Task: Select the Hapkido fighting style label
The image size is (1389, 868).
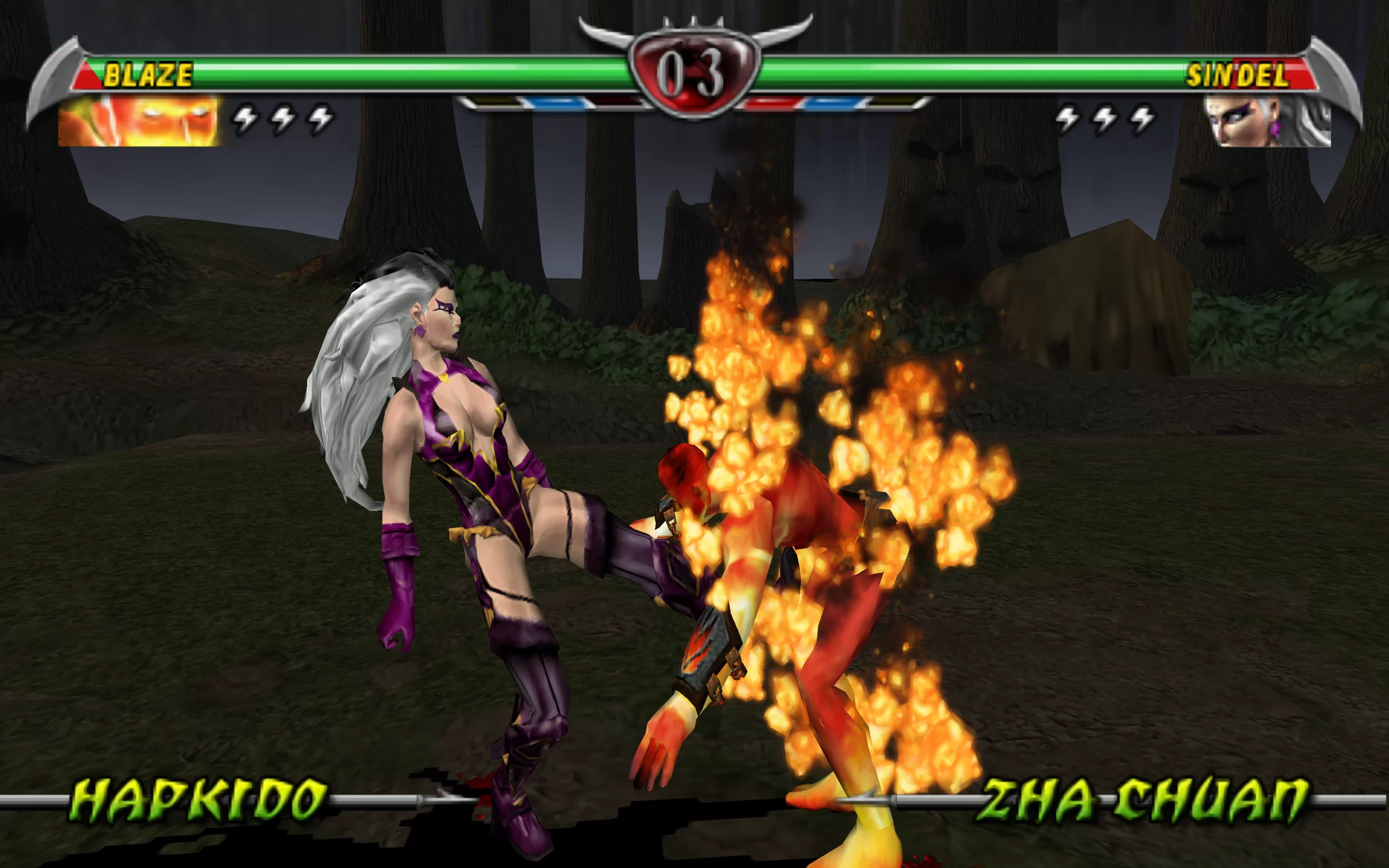Action: [199, 800]
